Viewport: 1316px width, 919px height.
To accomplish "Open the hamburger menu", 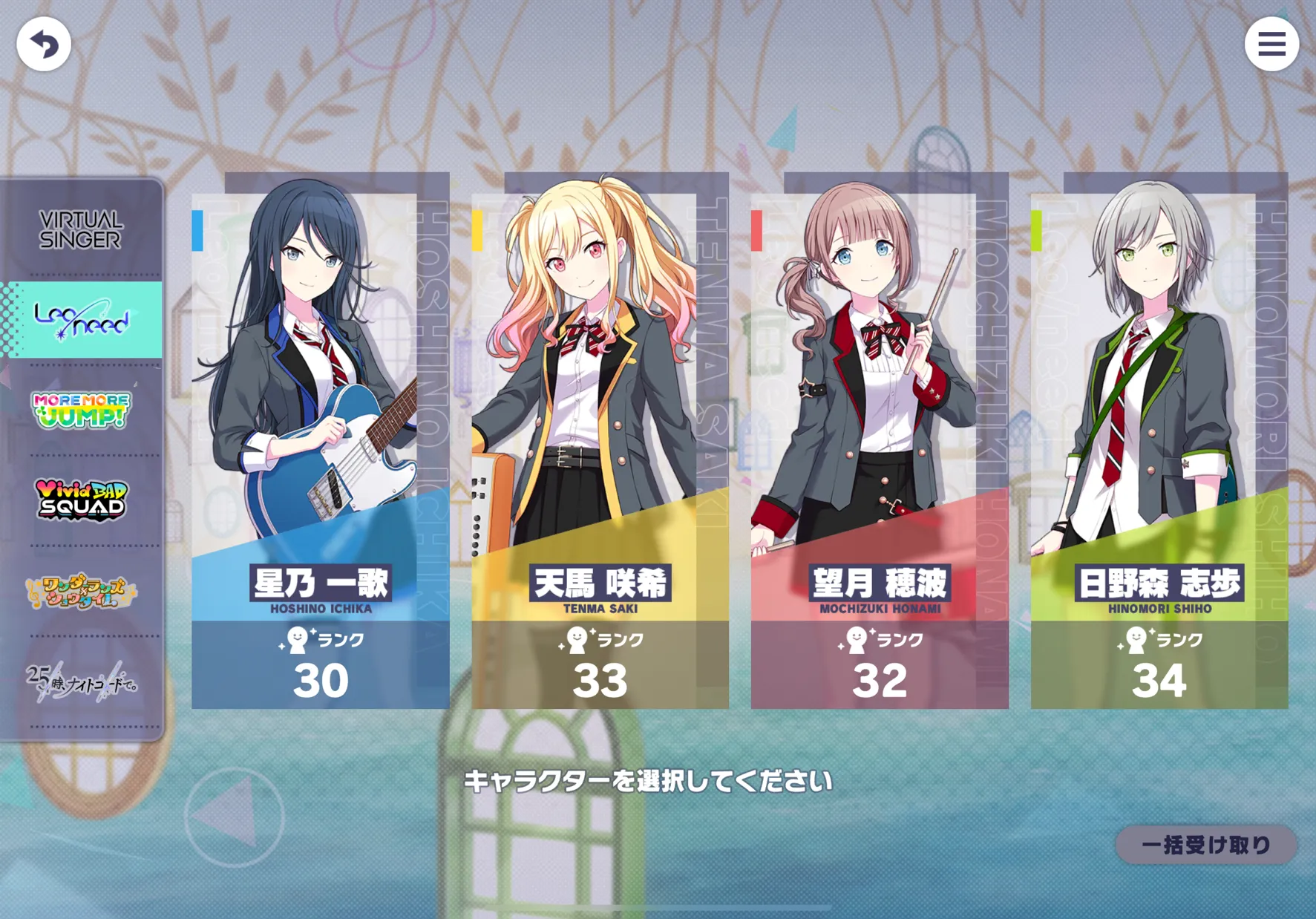I will [1271, 45].
